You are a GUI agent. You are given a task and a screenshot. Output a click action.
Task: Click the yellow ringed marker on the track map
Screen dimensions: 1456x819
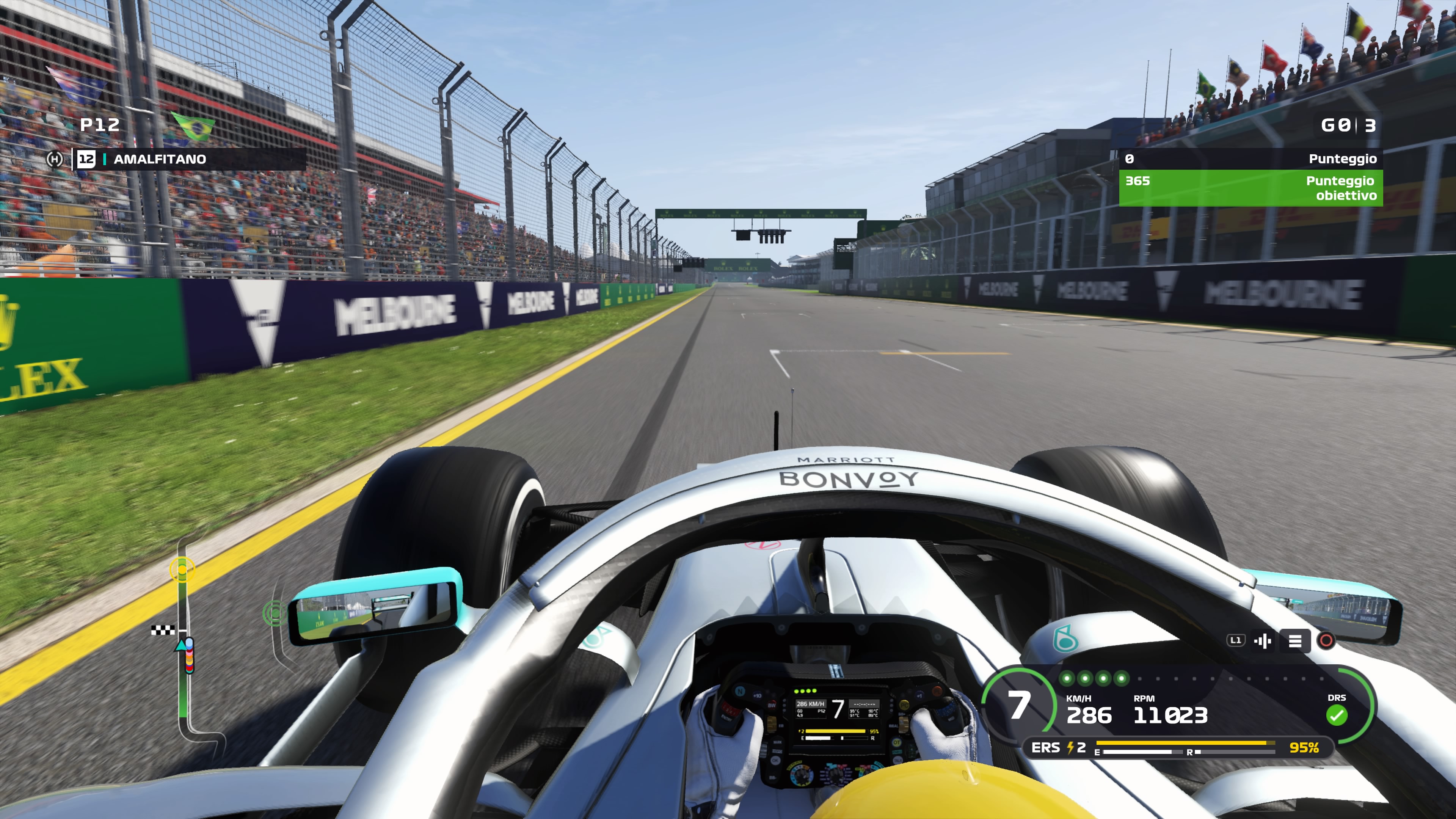coord(182,569)
